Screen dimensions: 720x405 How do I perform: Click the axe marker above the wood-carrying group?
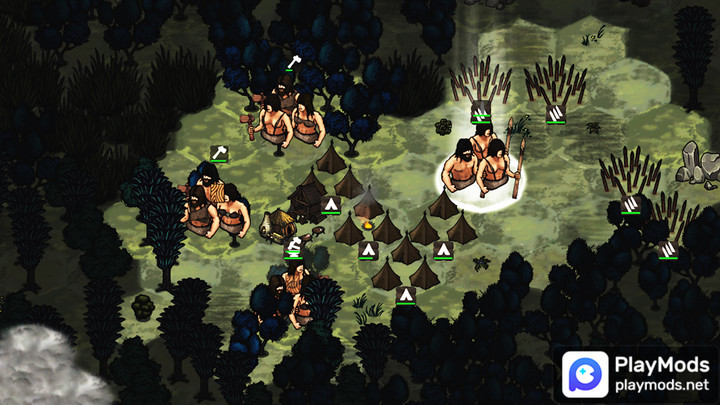click(x=220, y=152)
